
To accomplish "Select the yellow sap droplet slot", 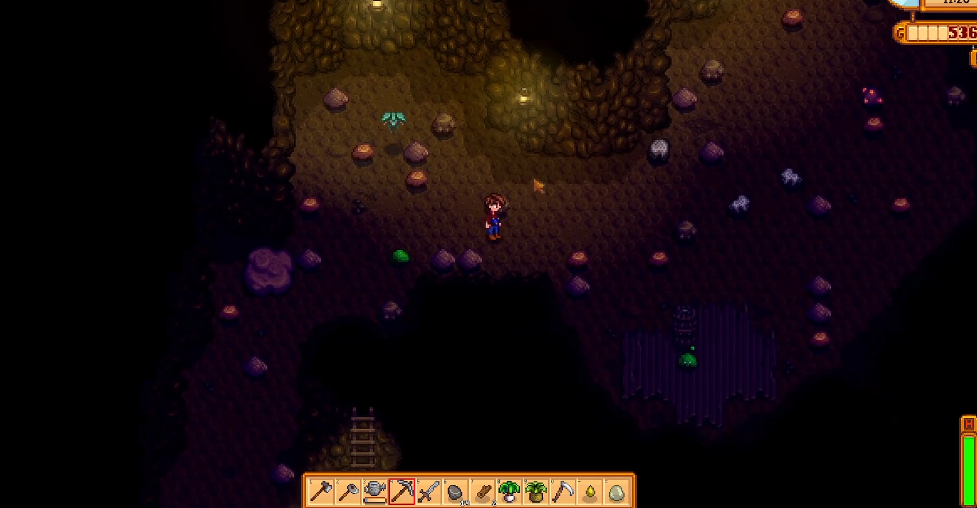I will pos(590,491).
